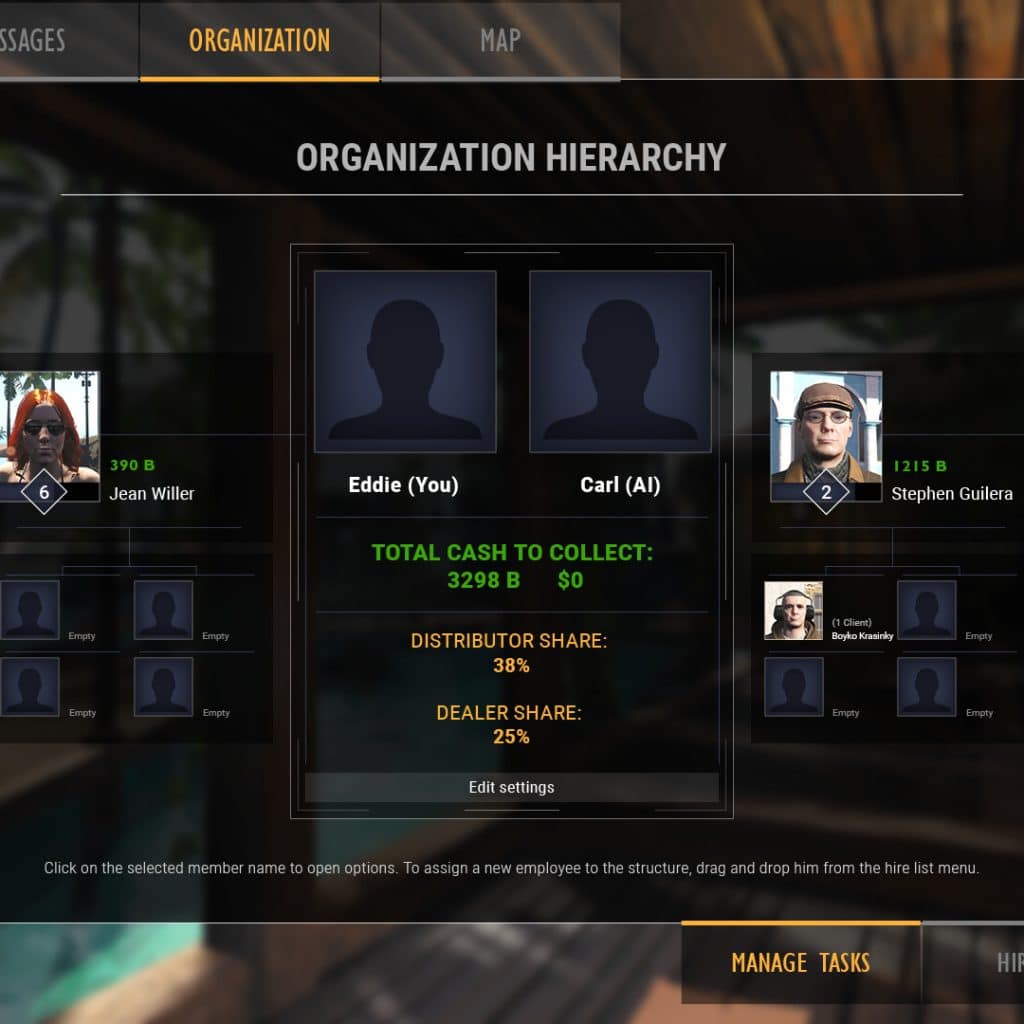
Task: Open the Map tab
Action: tap(500, 41)
